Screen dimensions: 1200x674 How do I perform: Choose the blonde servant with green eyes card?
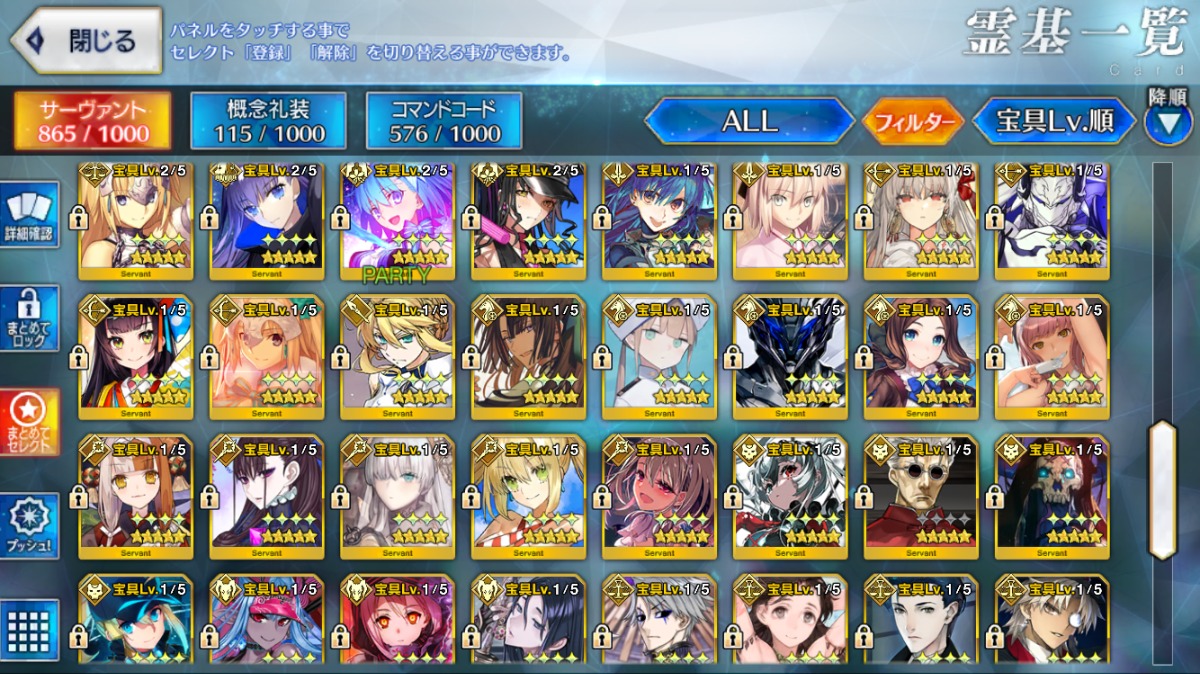tap(528, 495)
